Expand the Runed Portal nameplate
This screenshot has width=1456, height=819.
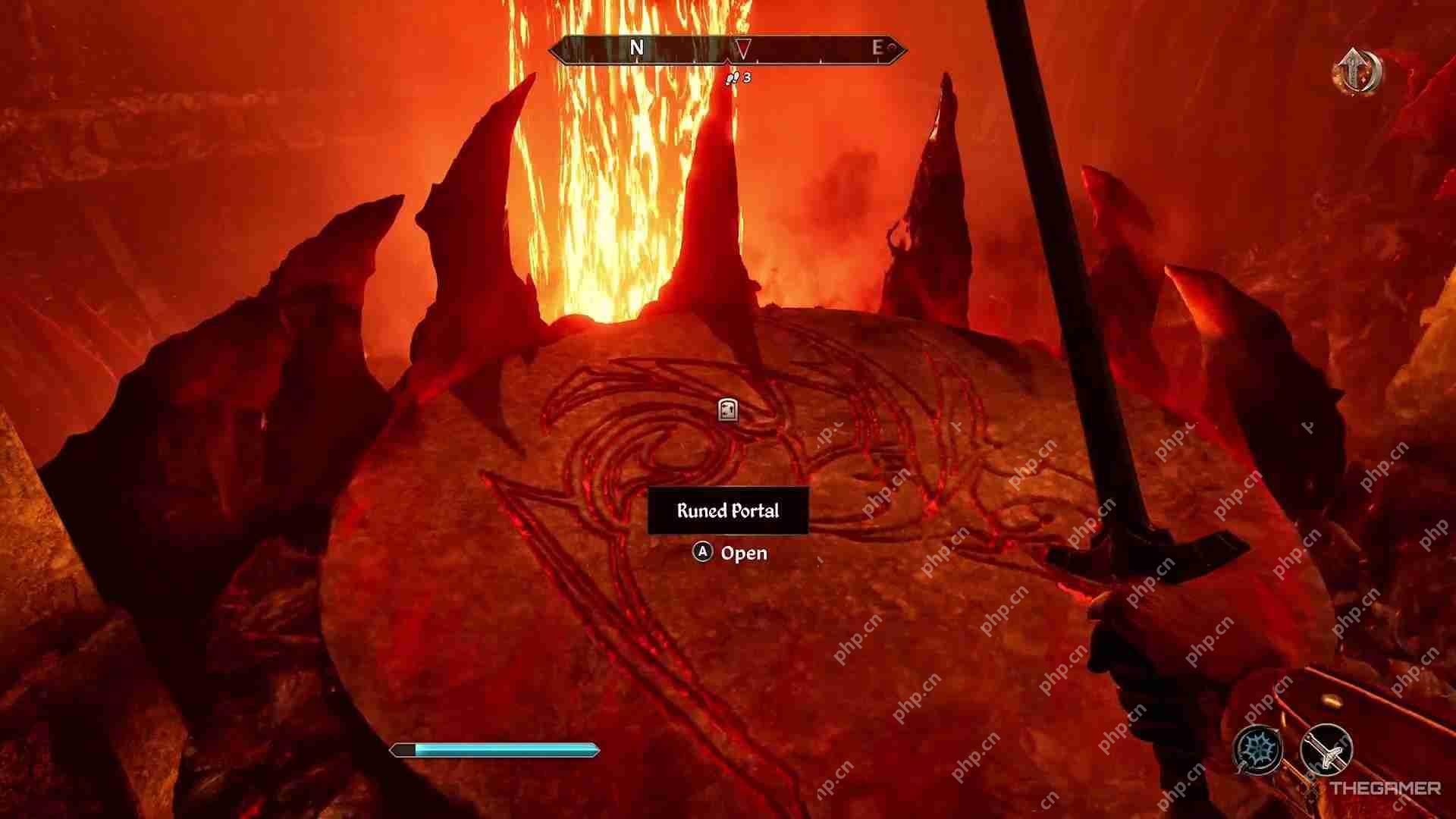click(x=728, y=511)
